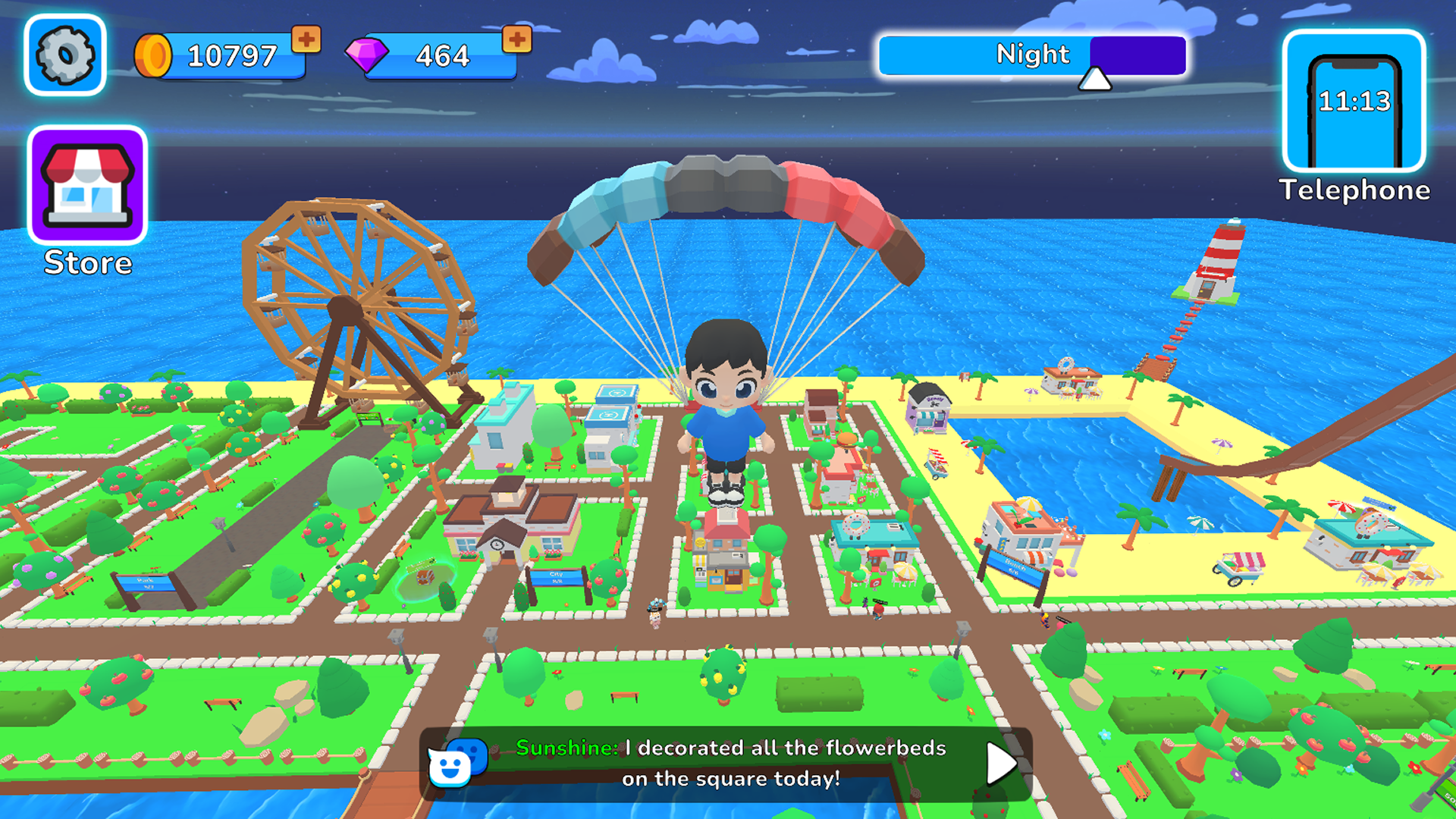
Task: Click the City 5/5 sign
Action: [x=558, y=578]
